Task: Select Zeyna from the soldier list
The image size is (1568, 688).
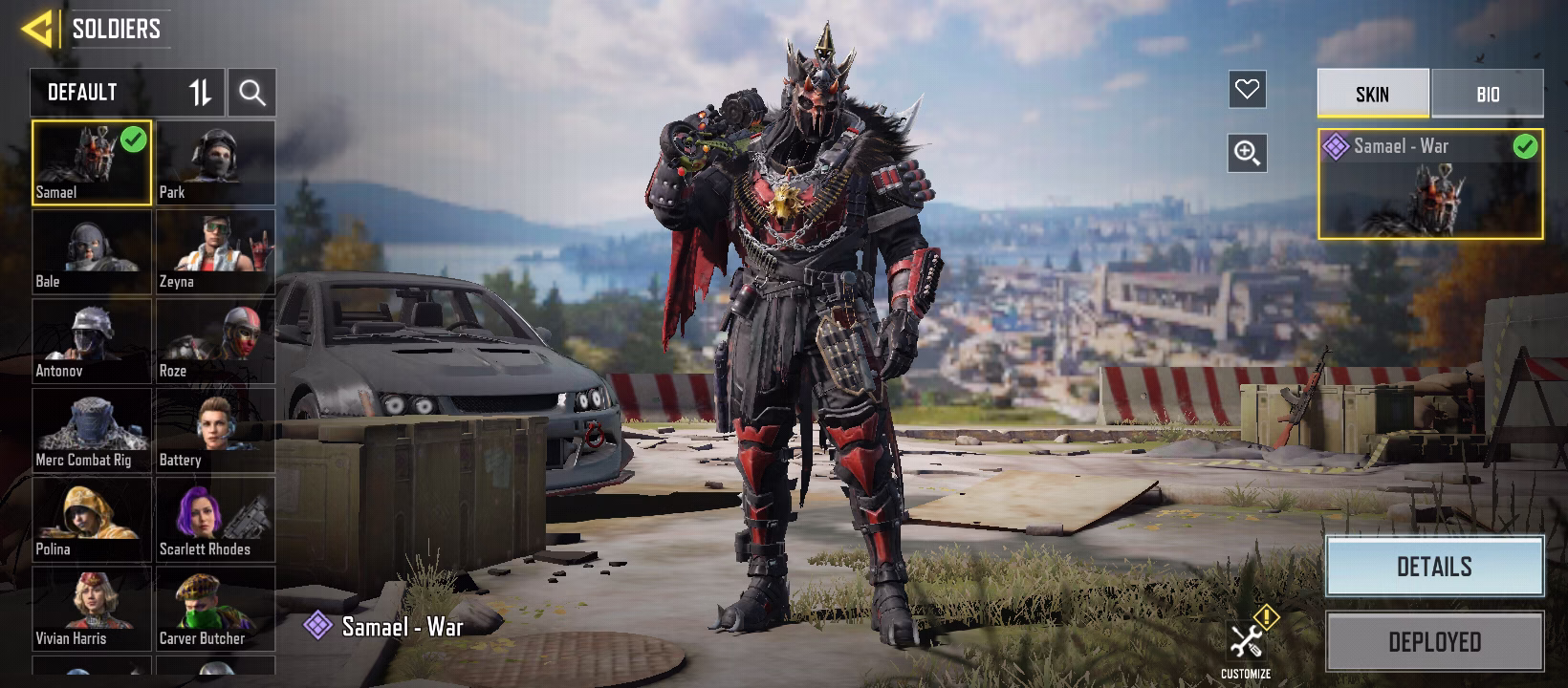Action: coord(215,251)
